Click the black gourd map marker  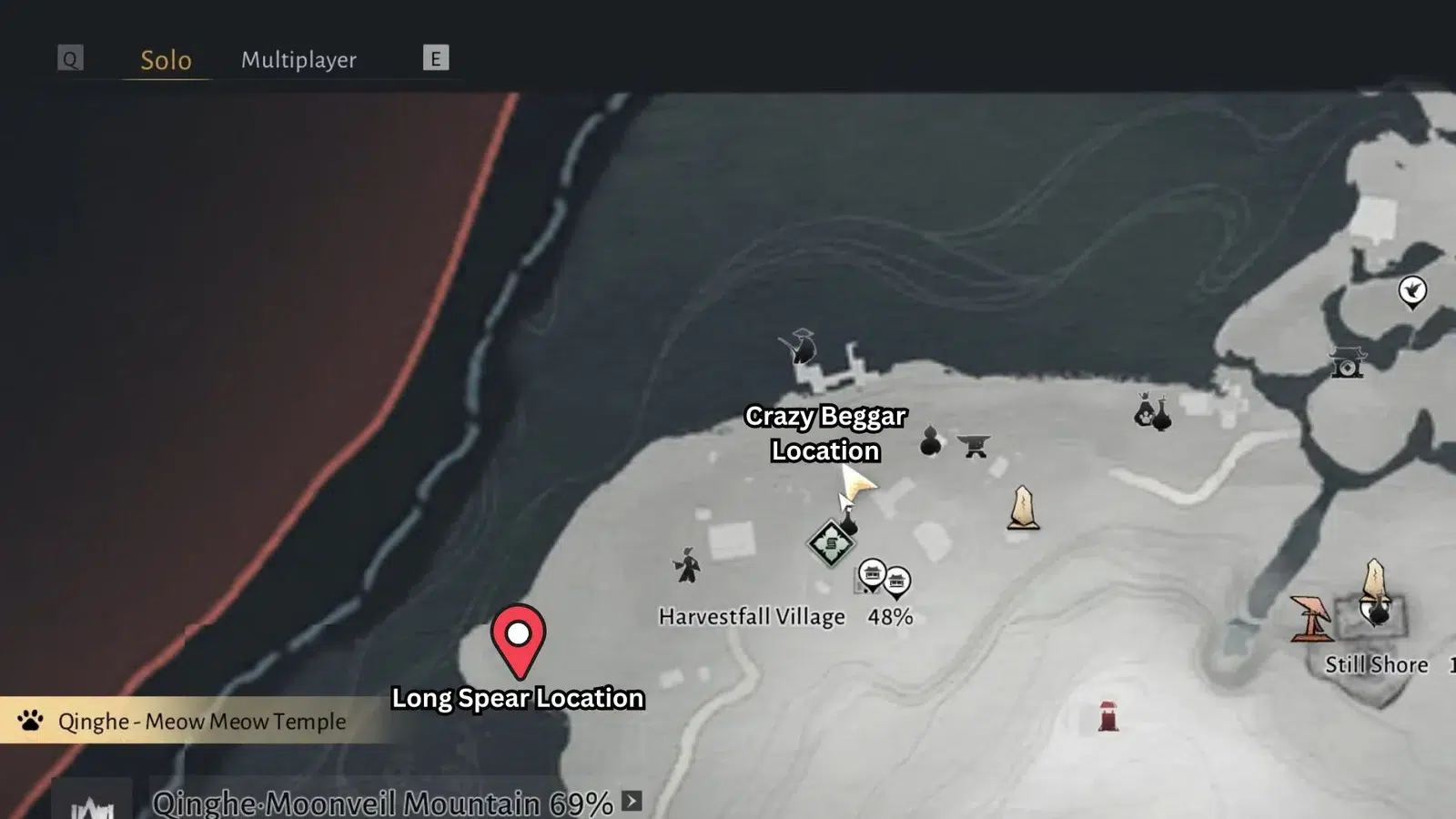pos(930,441)
